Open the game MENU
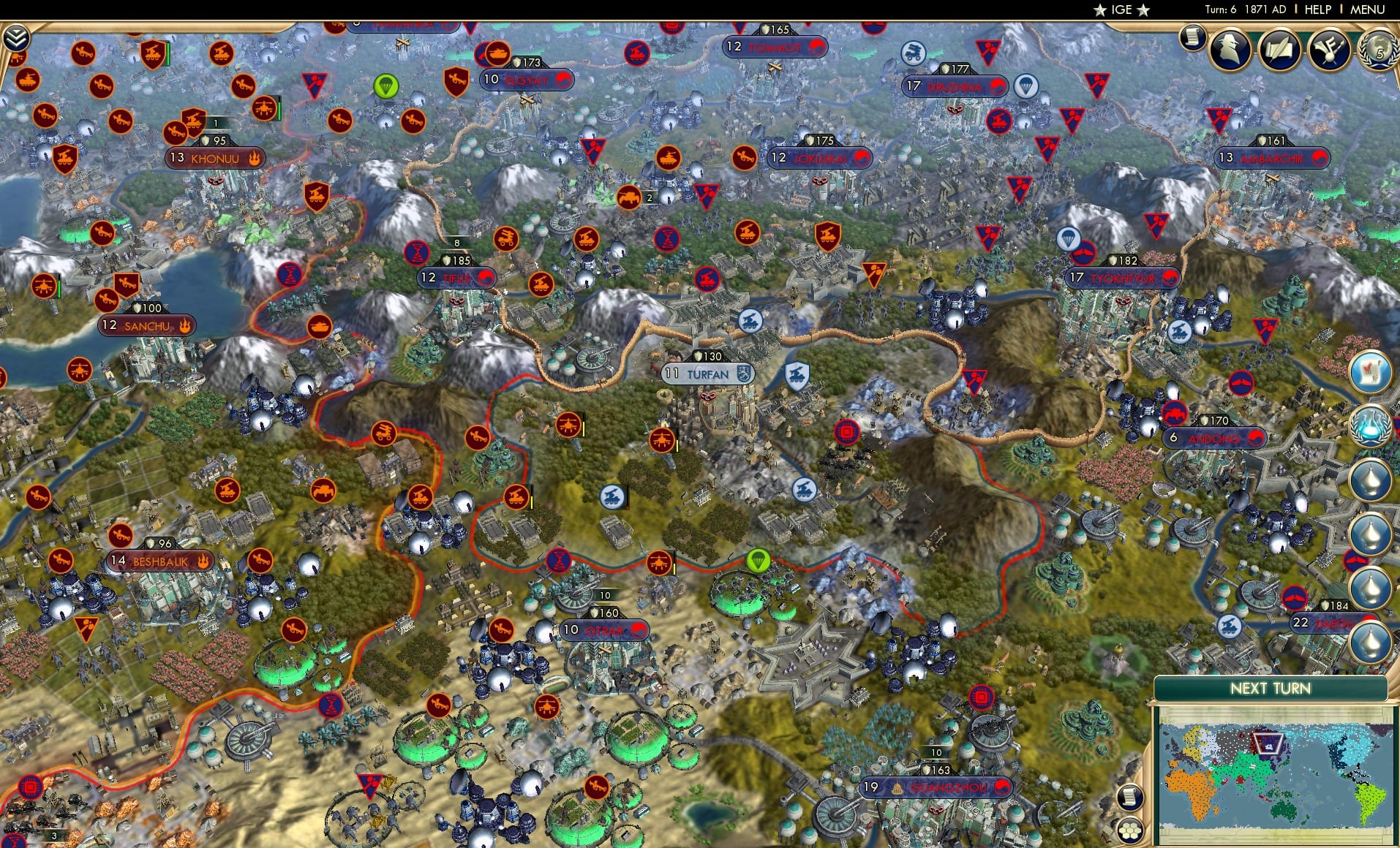Viewport: 1400px width, 848px height. click(1369, 10)
